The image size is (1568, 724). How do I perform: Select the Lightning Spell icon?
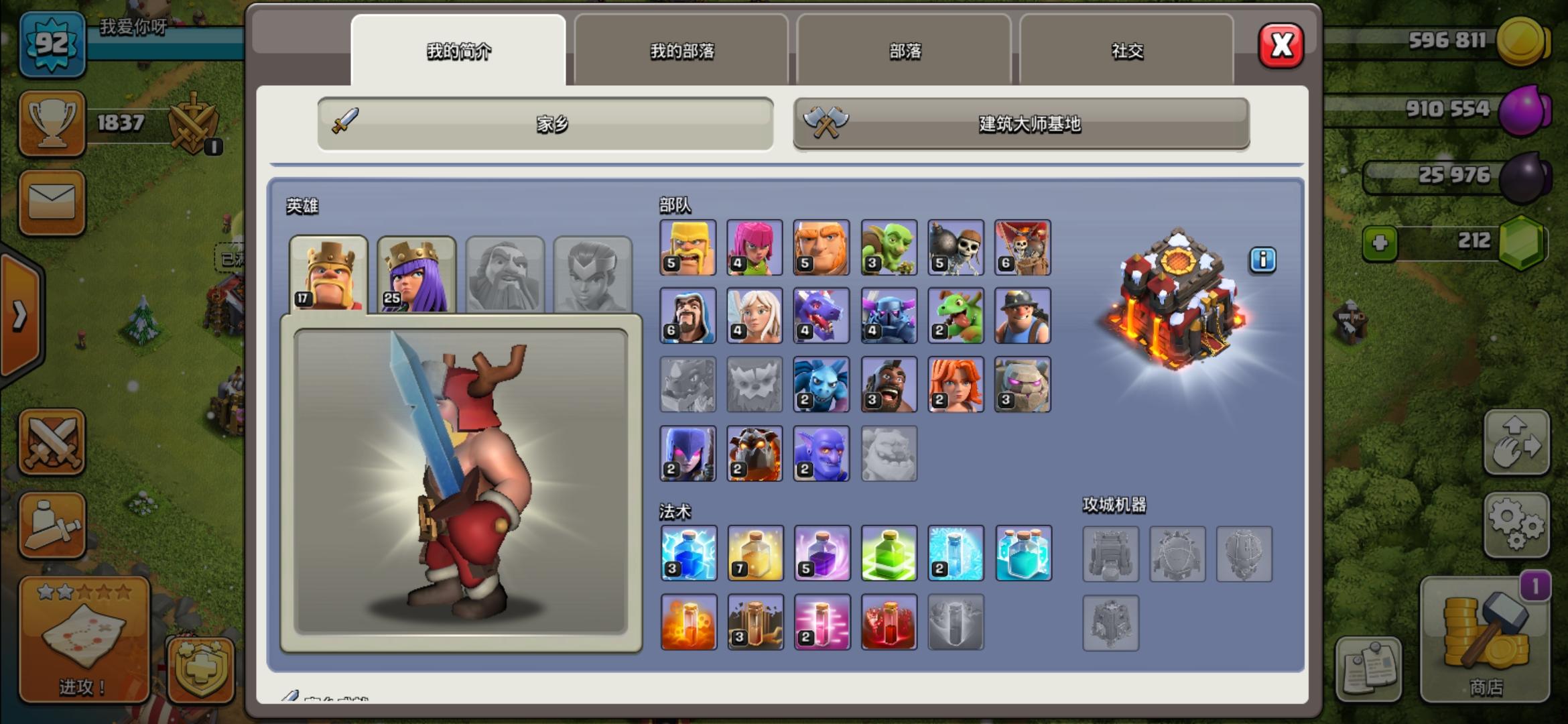[688, 553]
